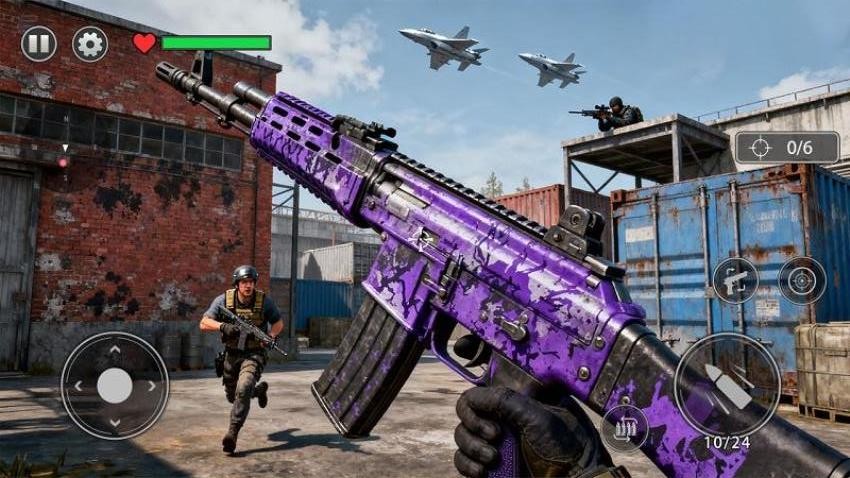Fire the weapon using the bullet button
The image size is (850, 478).
(727, 385)
